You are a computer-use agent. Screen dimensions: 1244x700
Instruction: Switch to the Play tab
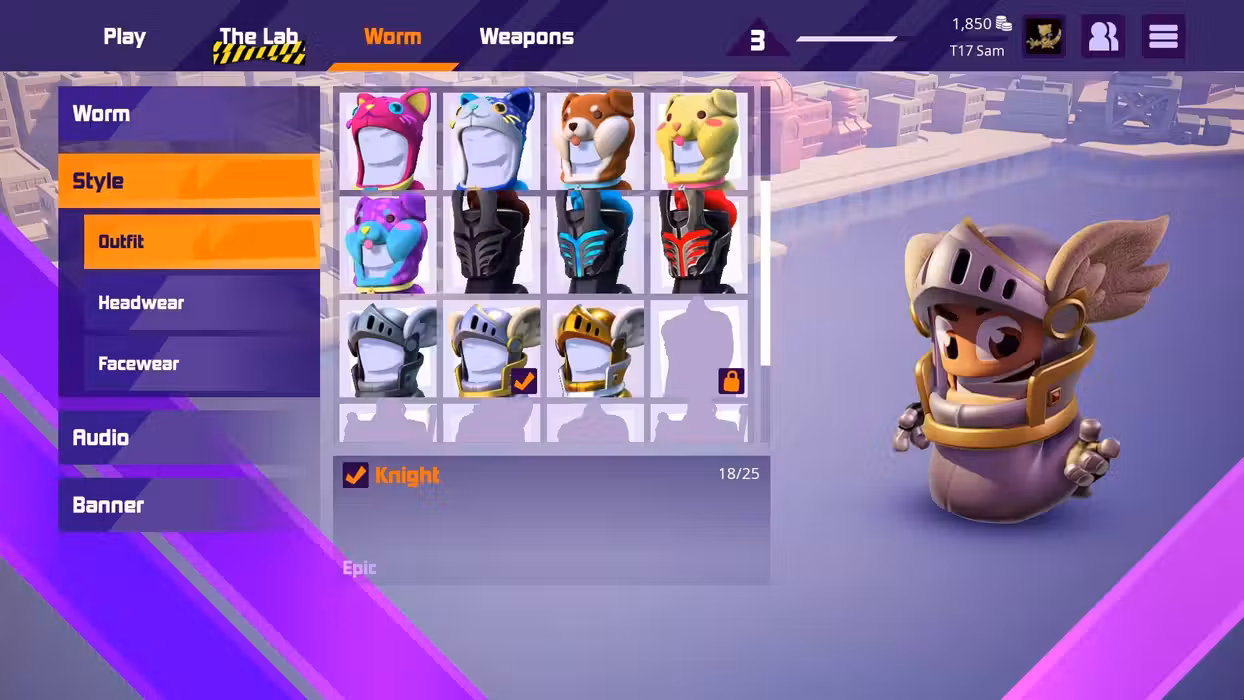(124, 37)
